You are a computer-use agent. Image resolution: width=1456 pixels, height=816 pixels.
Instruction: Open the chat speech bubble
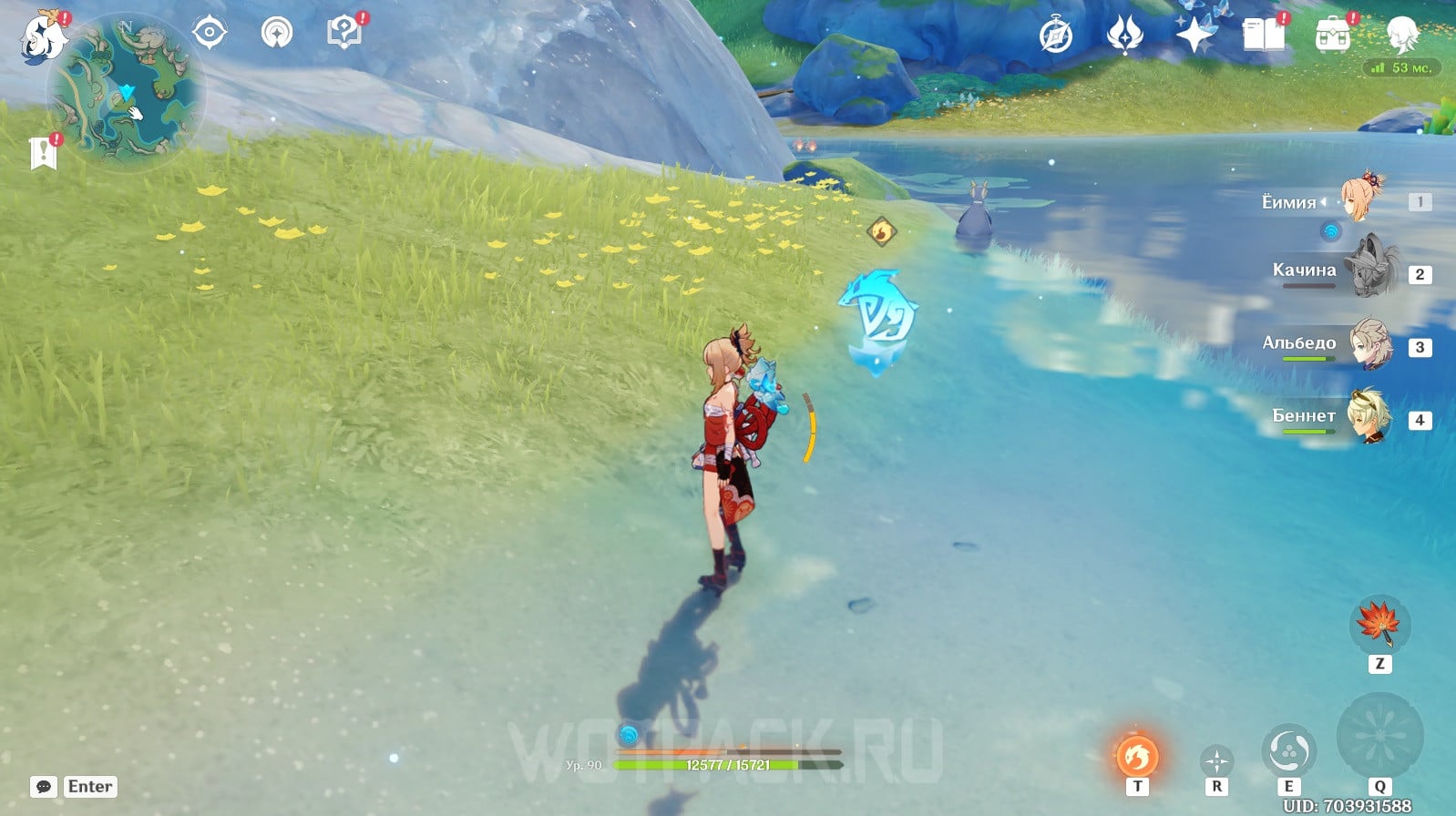click(43, 787)
